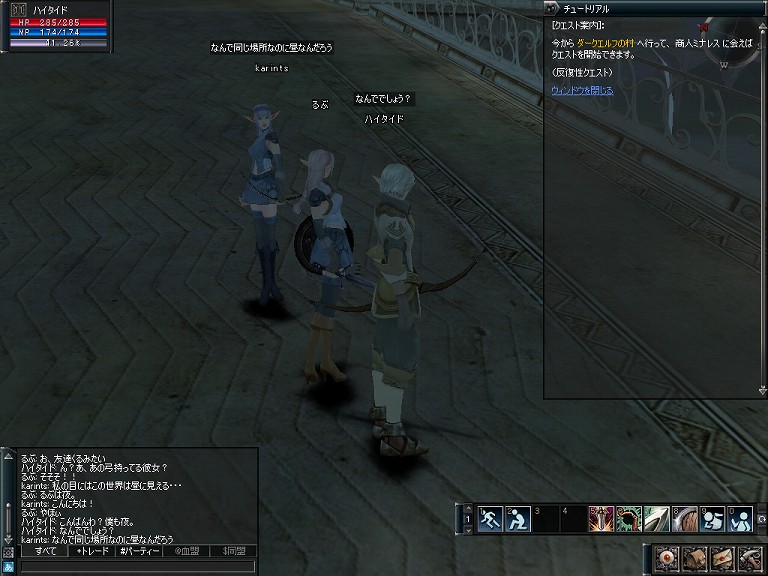Viewport: 768px width, 576px height.
Task: Click the ウィンドウを閉じる link
Action: click(x=582, y=90)
